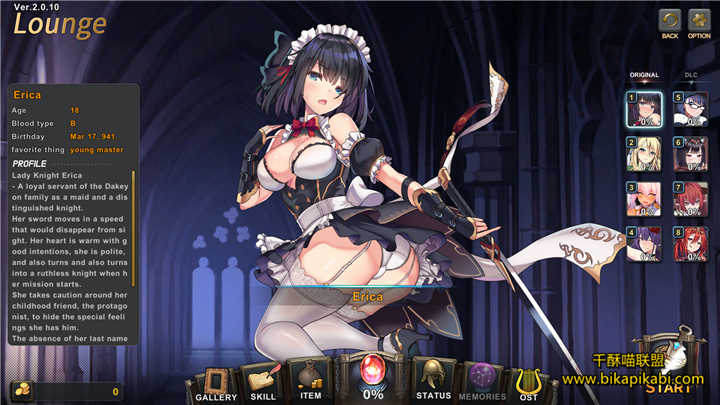Select character portrait number 2
The height and width of the screenshot is (405, 720).
point(643,154)
